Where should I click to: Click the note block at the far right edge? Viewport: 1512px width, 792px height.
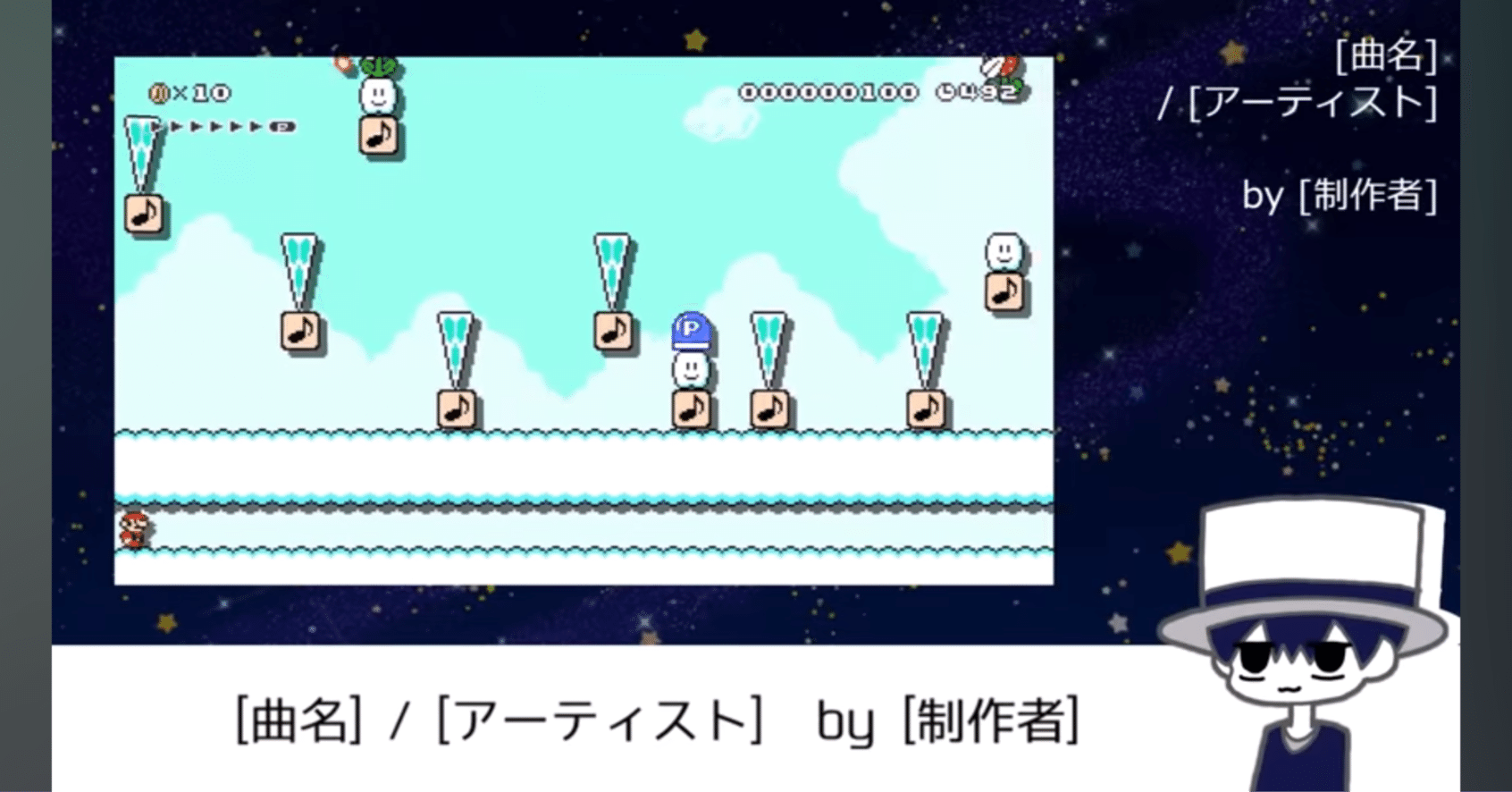tap(1005, 292)
